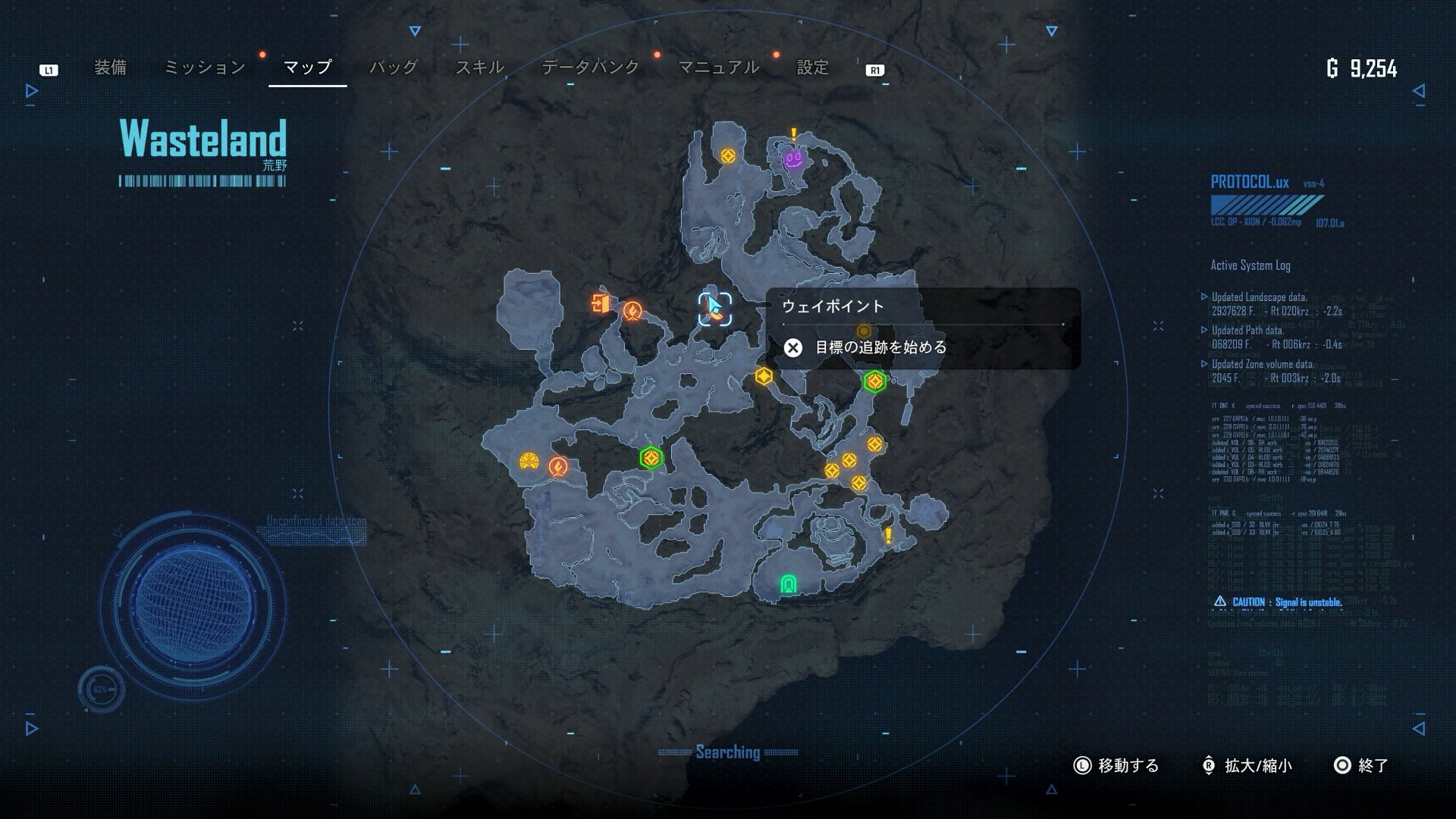Switch to the 設定 tab

[812, 67]
